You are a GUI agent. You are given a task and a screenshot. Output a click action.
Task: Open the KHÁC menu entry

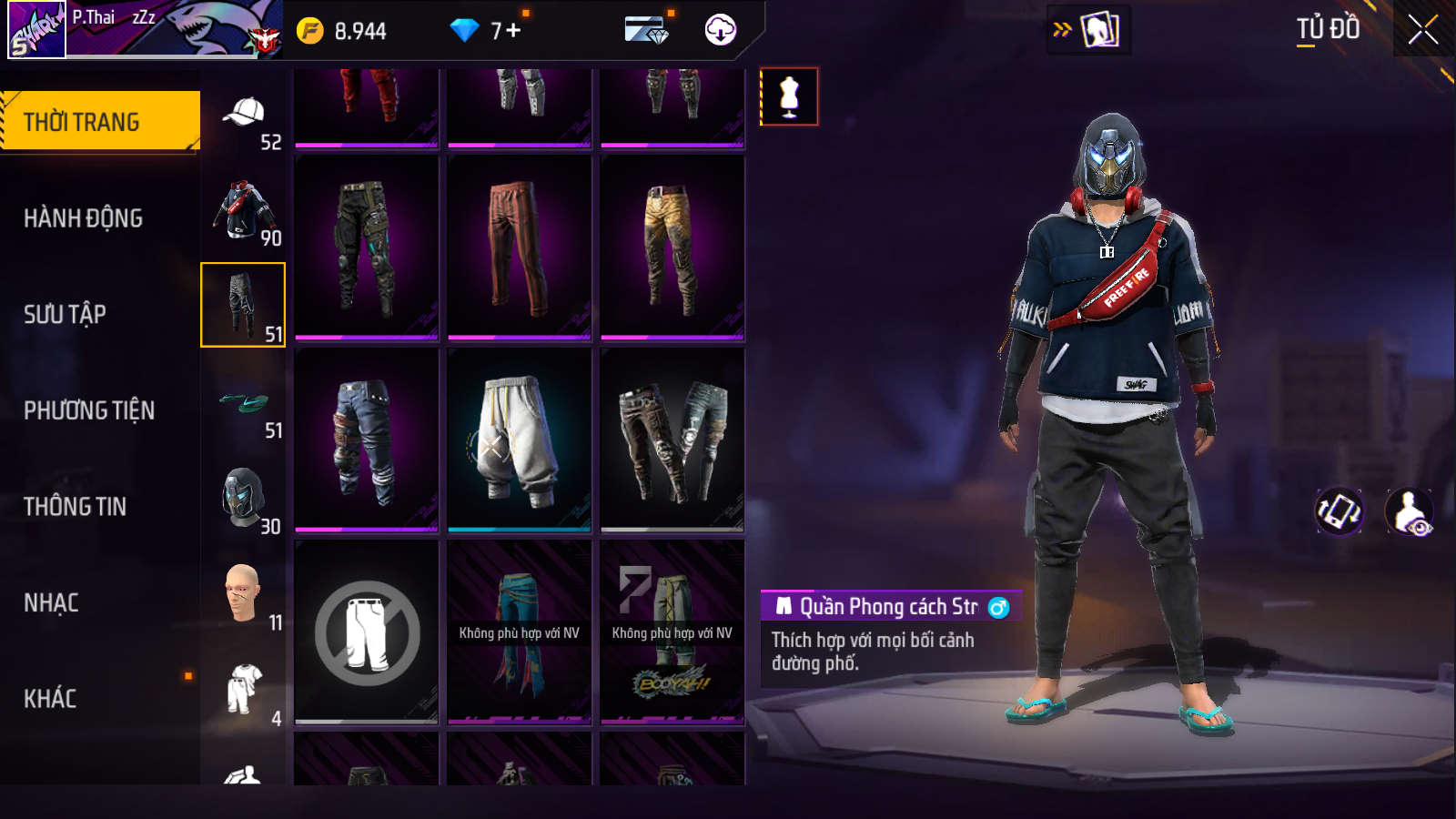pyautogui.click(x=51, y=699)
